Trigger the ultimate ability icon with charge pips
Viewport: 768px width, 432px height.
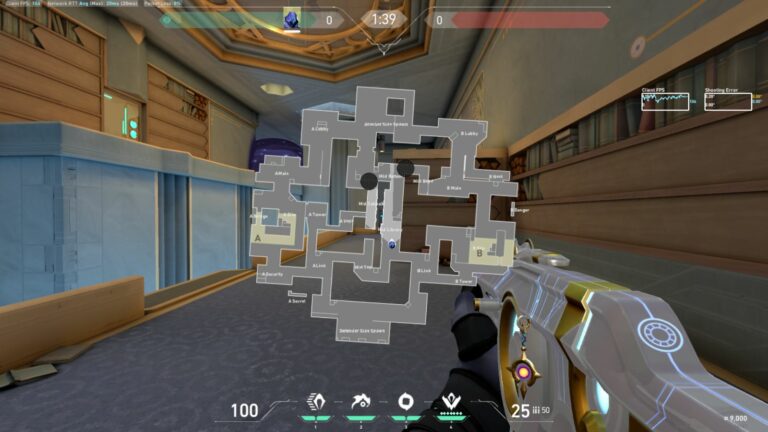[450, 403]
